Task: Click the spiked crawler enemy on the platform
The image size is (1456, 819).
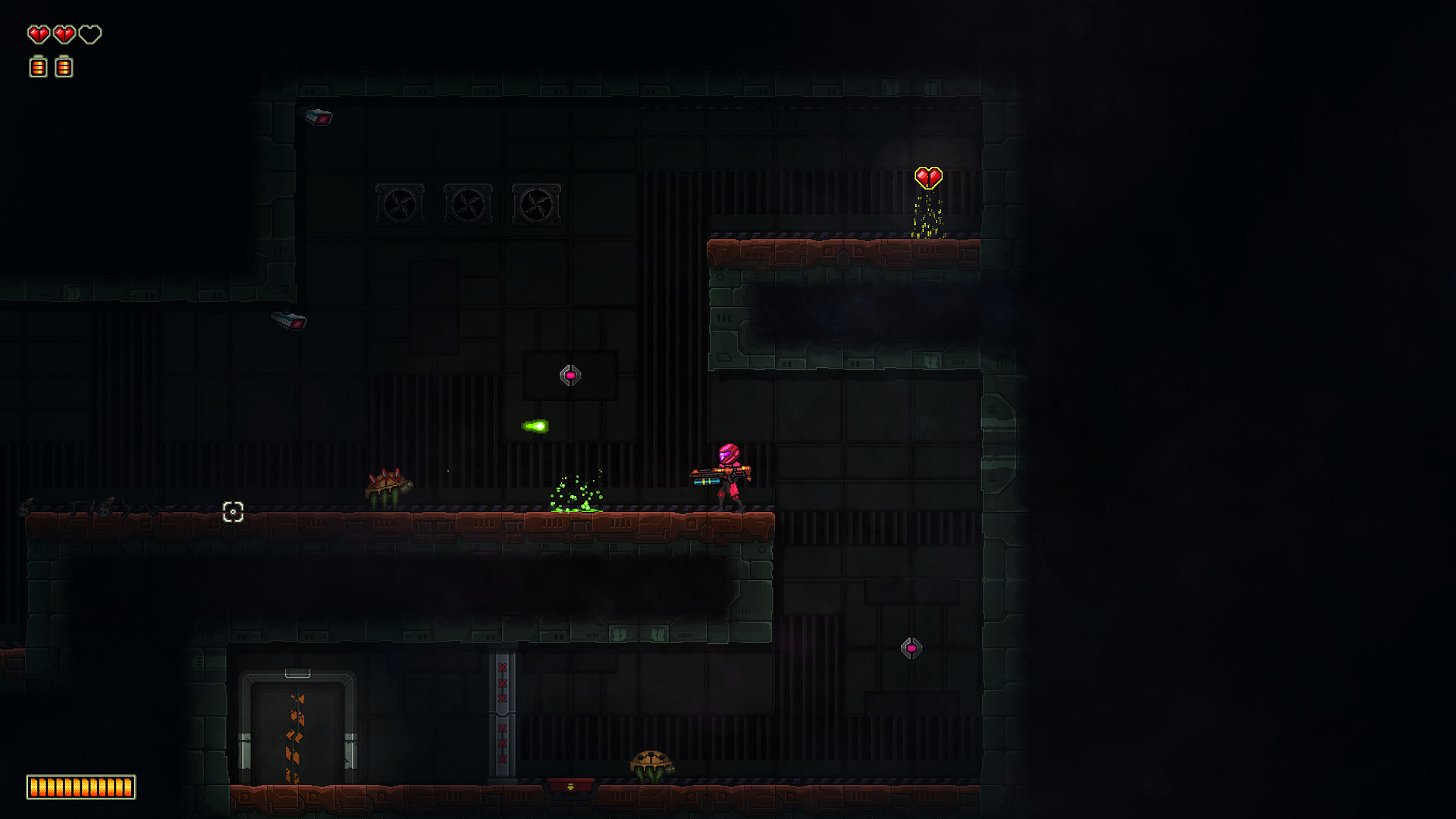Action: coord(387,484)
